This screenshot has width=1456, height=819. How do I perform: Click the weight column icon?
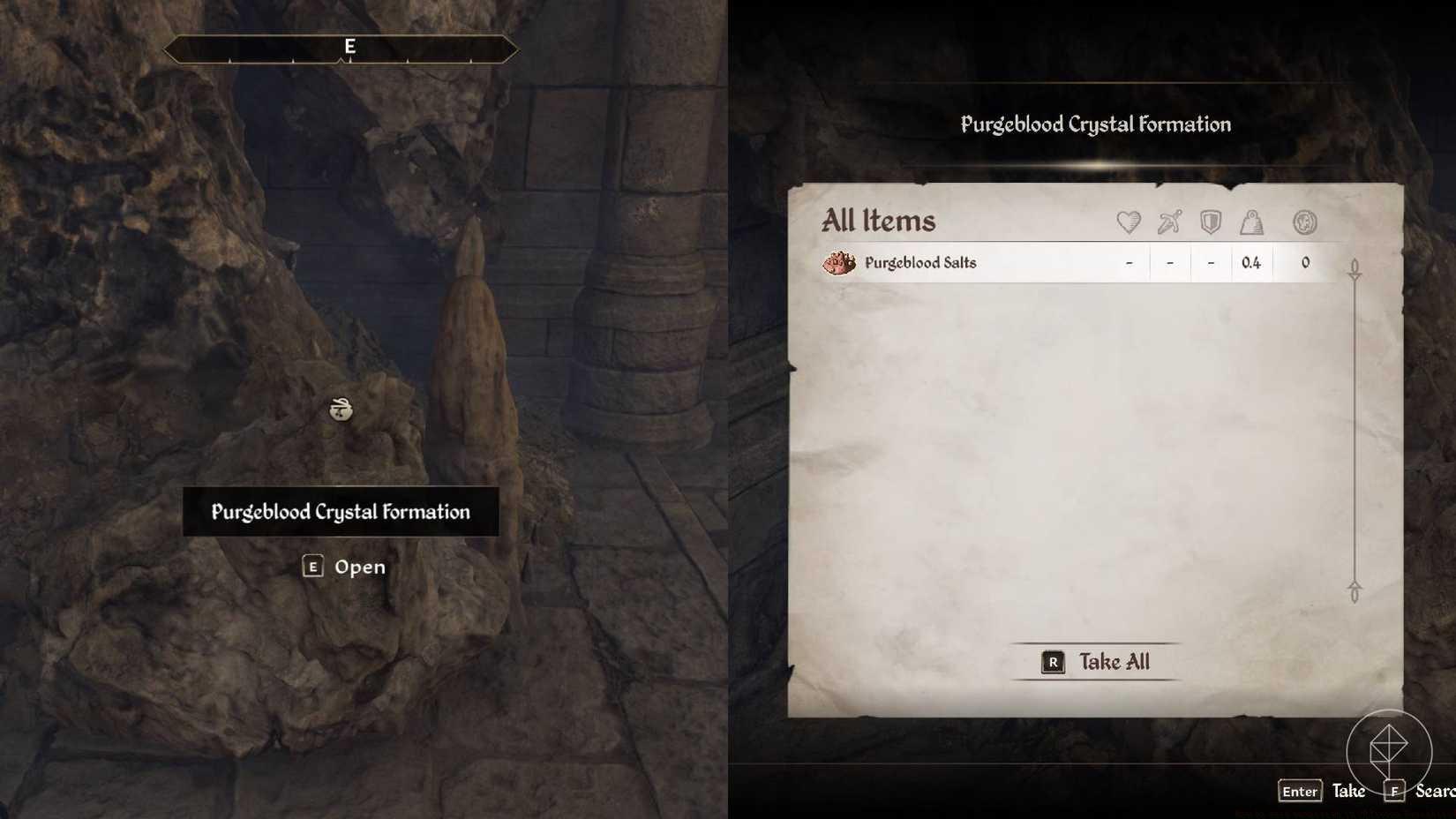pyautogui.click(x=1252, y=223)
